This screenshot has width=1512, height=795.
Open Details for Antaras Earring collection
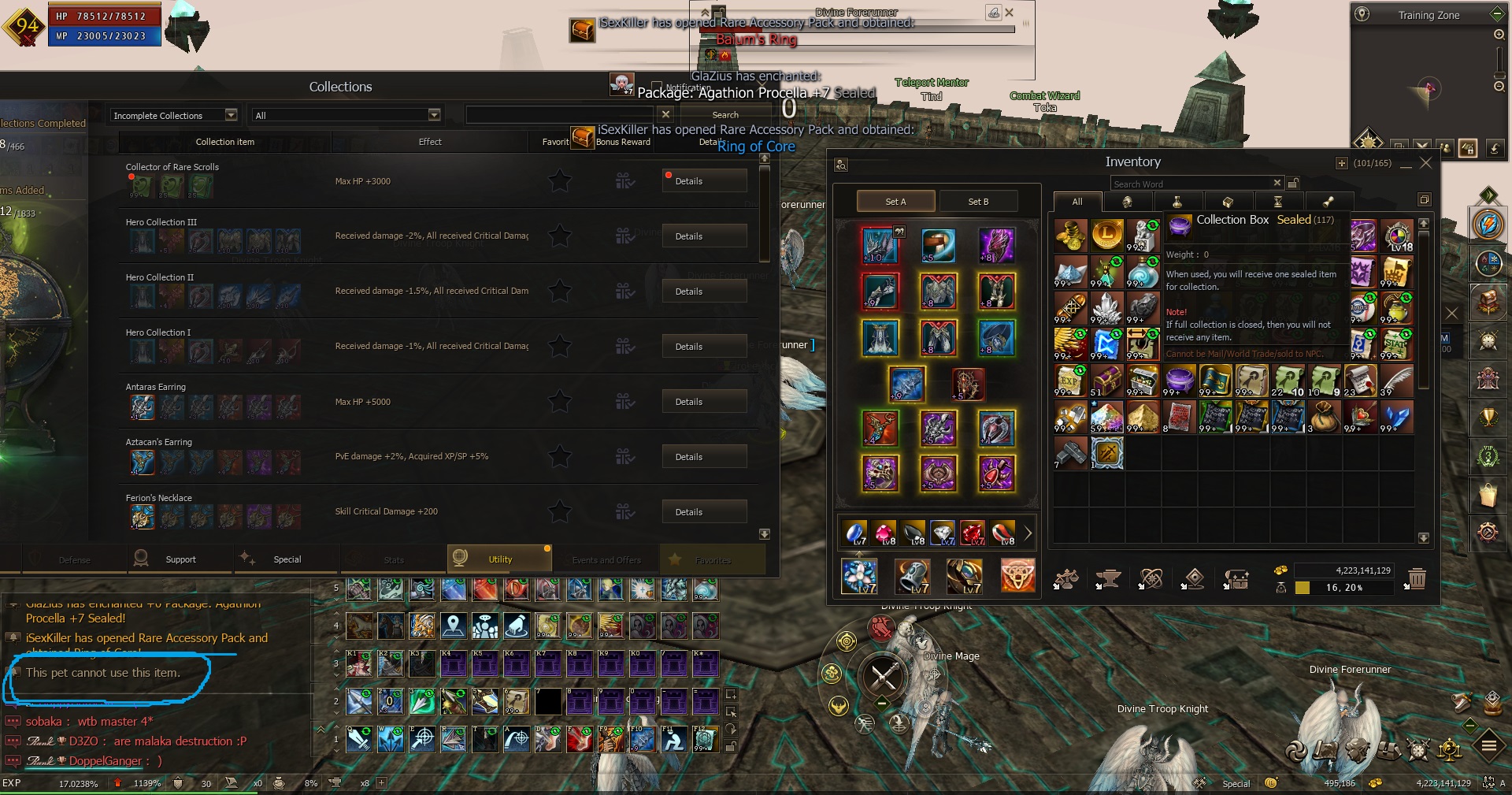[703, 402]
